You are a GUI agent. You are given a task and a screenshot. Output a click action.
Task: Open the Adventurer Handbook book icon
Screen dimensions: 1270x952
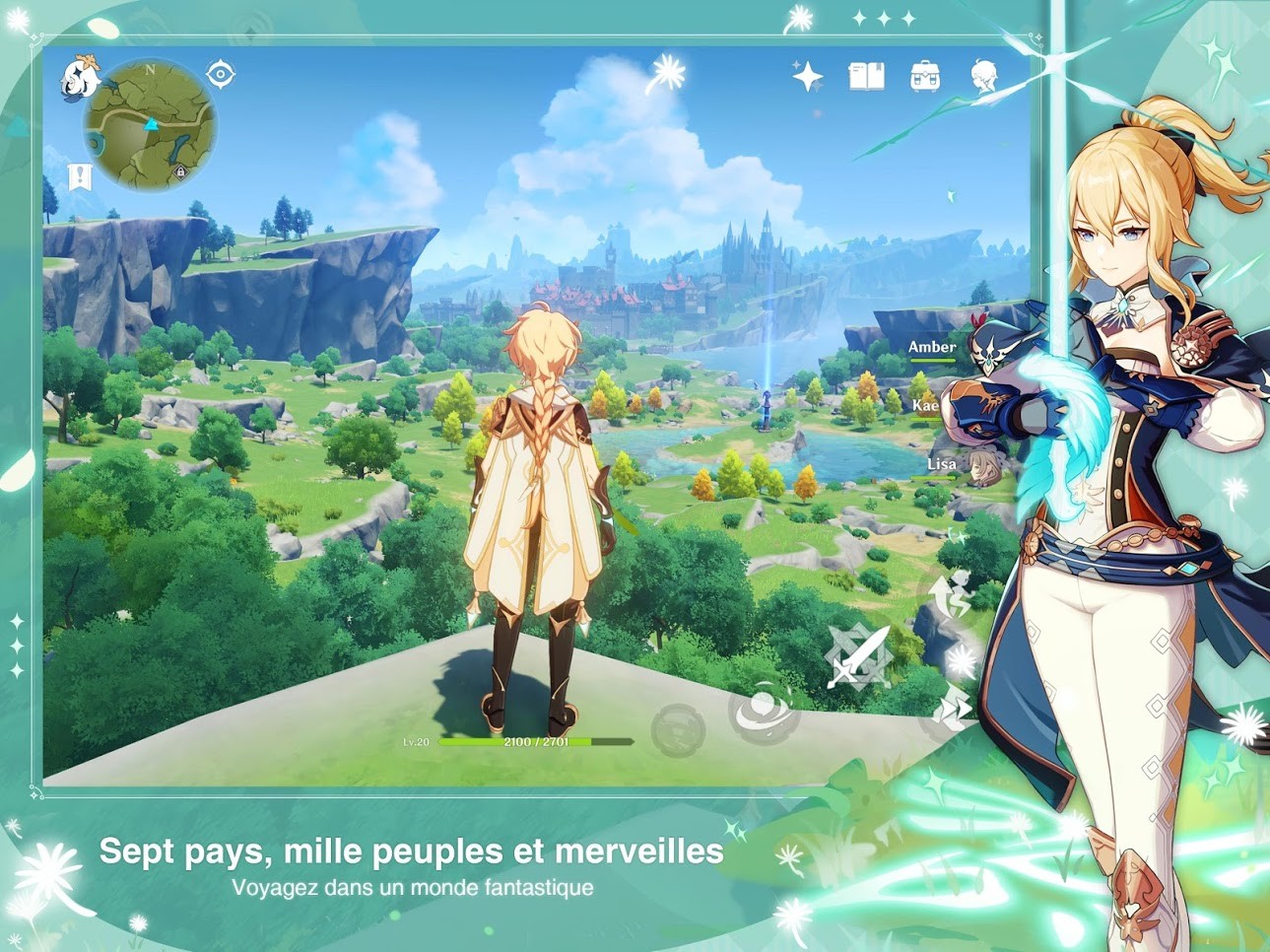pos(866,76)
